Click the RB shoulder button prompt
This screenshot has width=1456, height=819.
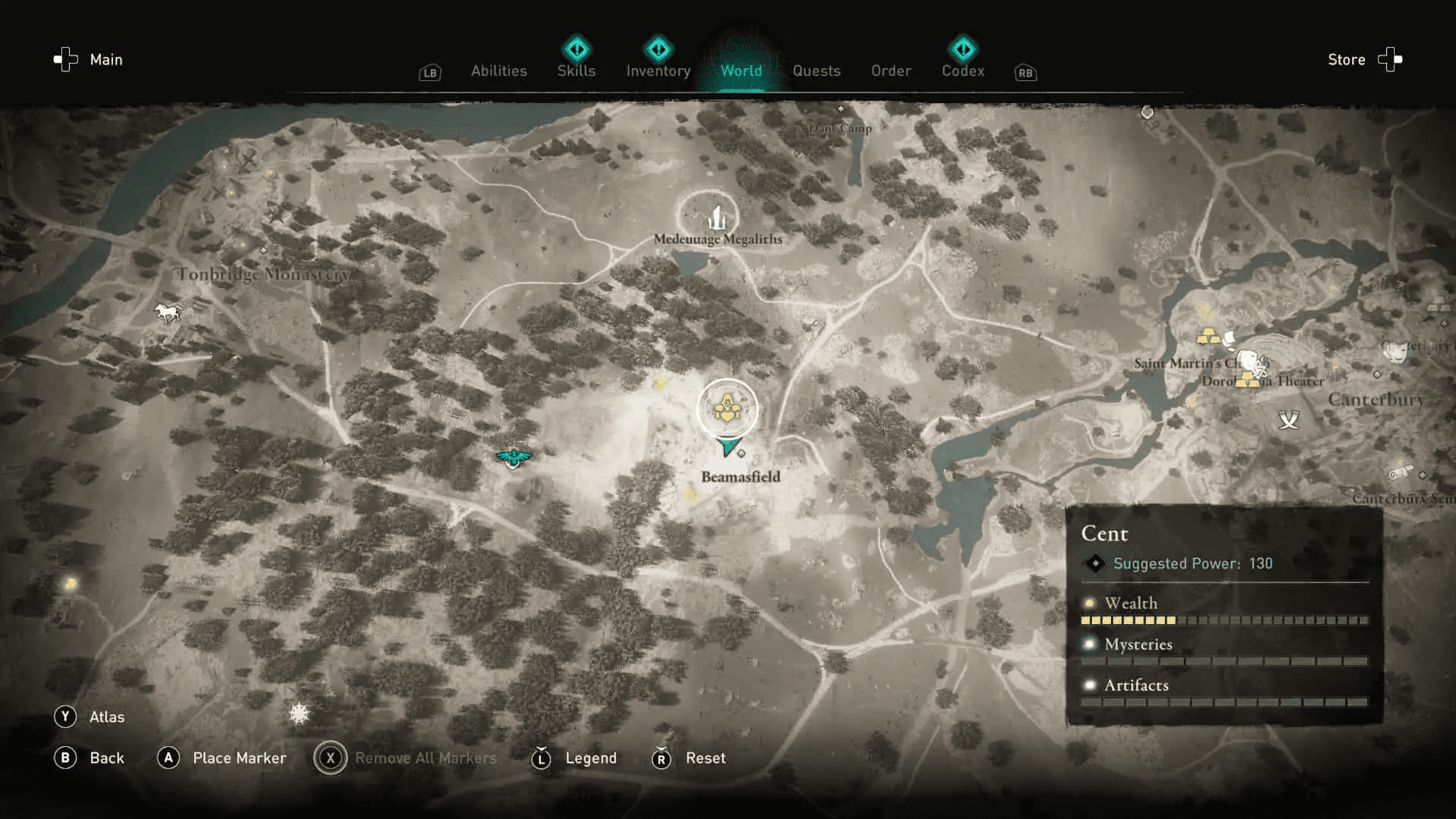pyautogui.click(x=1025, y=73)
